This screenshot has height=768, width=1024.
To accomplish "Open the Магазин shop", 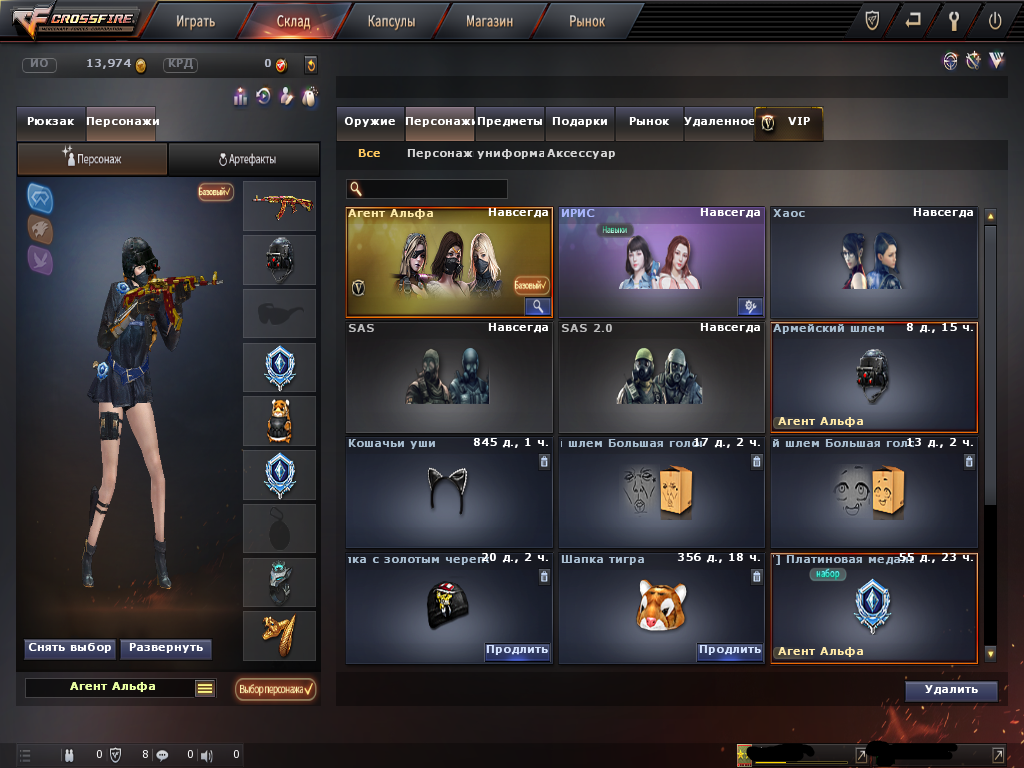I will tap(490, 20).
